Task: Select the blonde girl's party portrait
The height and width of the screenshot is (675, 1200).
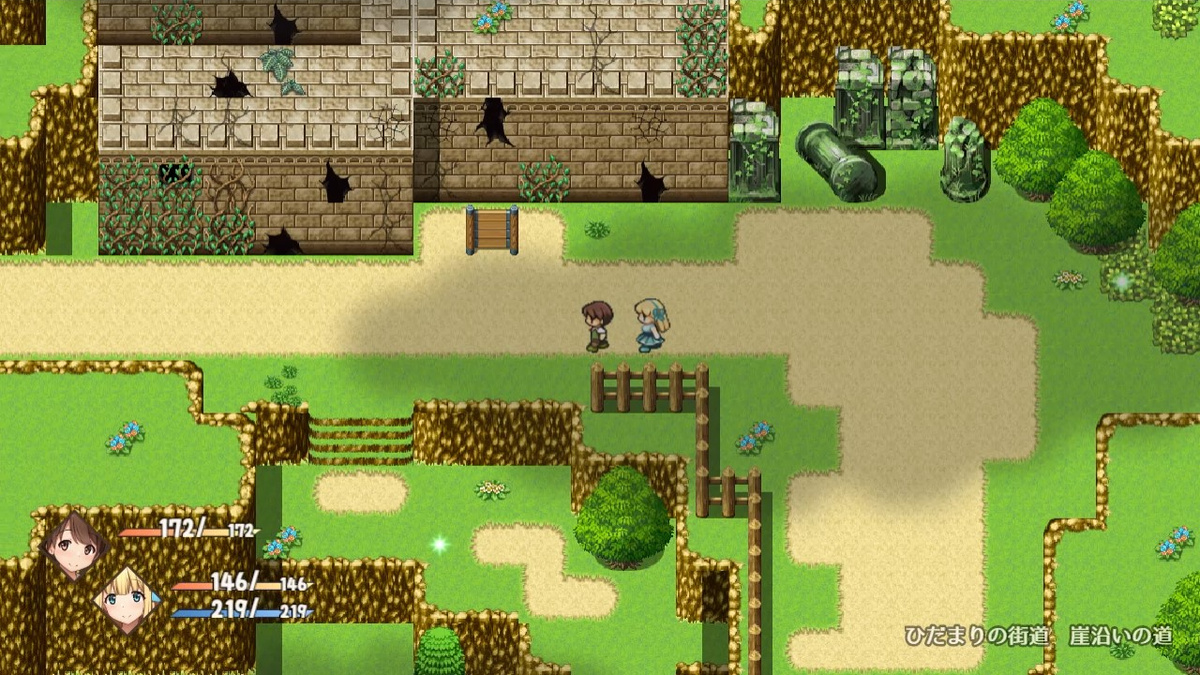Action: (128, 600)
